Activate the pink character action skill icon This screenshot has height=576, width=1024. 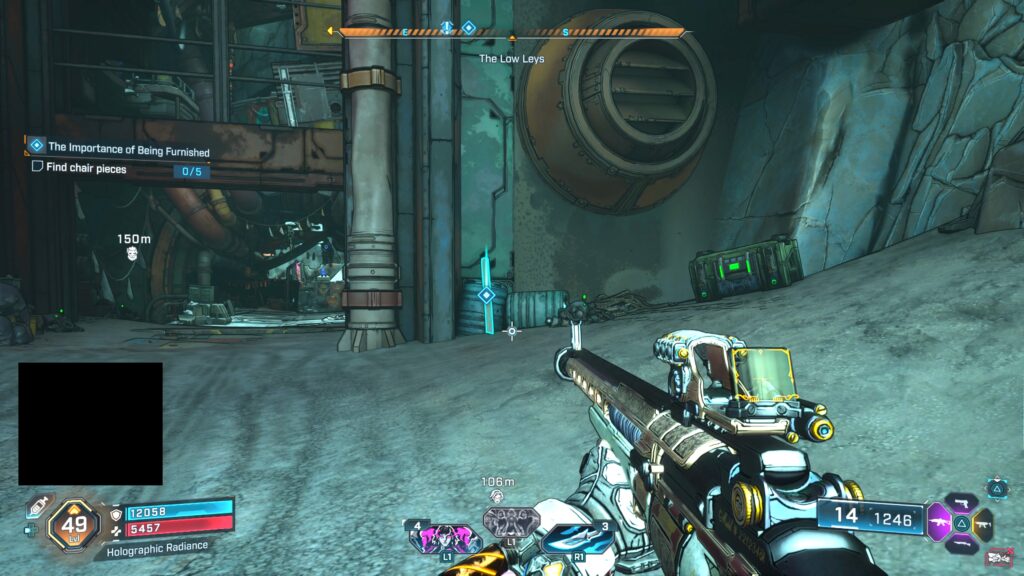[x=440, y=538]
